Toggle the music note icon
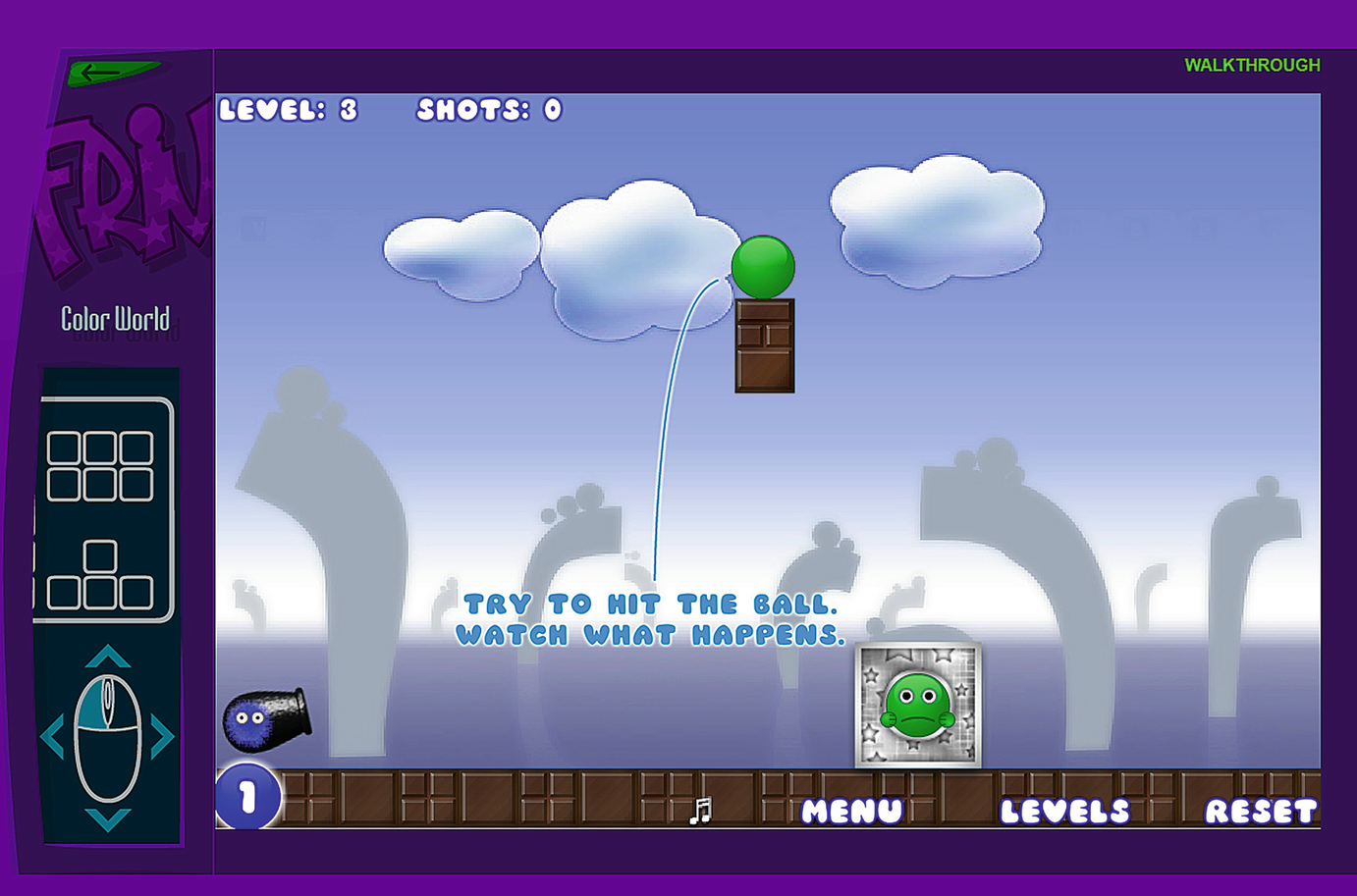 pos(700,812)
